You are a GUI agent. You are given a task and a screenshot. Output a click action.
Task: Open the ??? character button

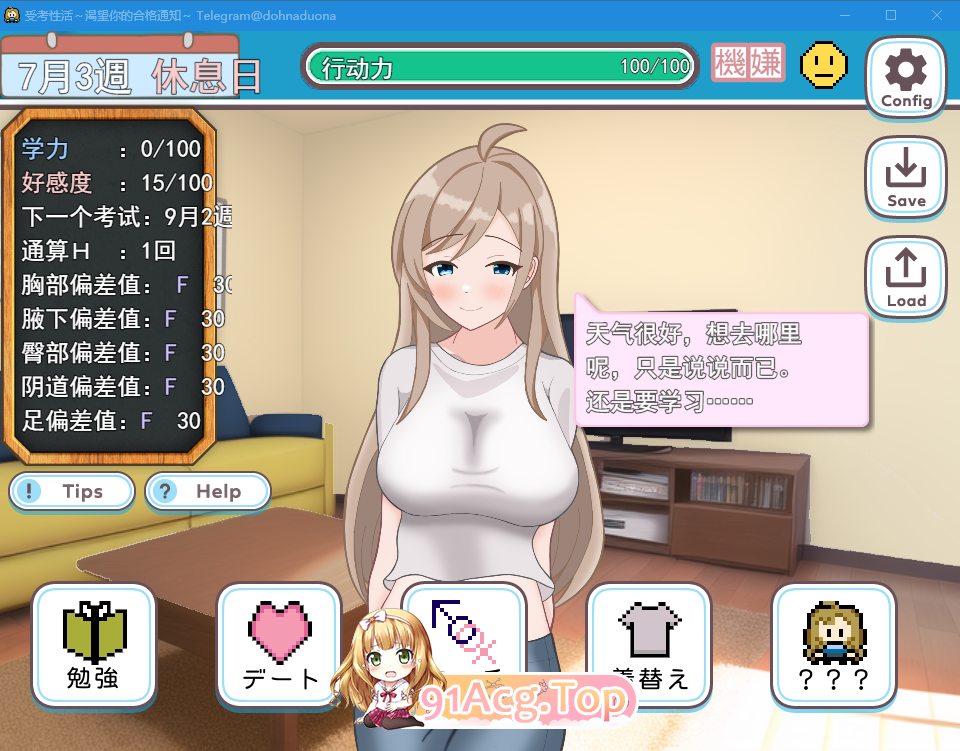834,646
